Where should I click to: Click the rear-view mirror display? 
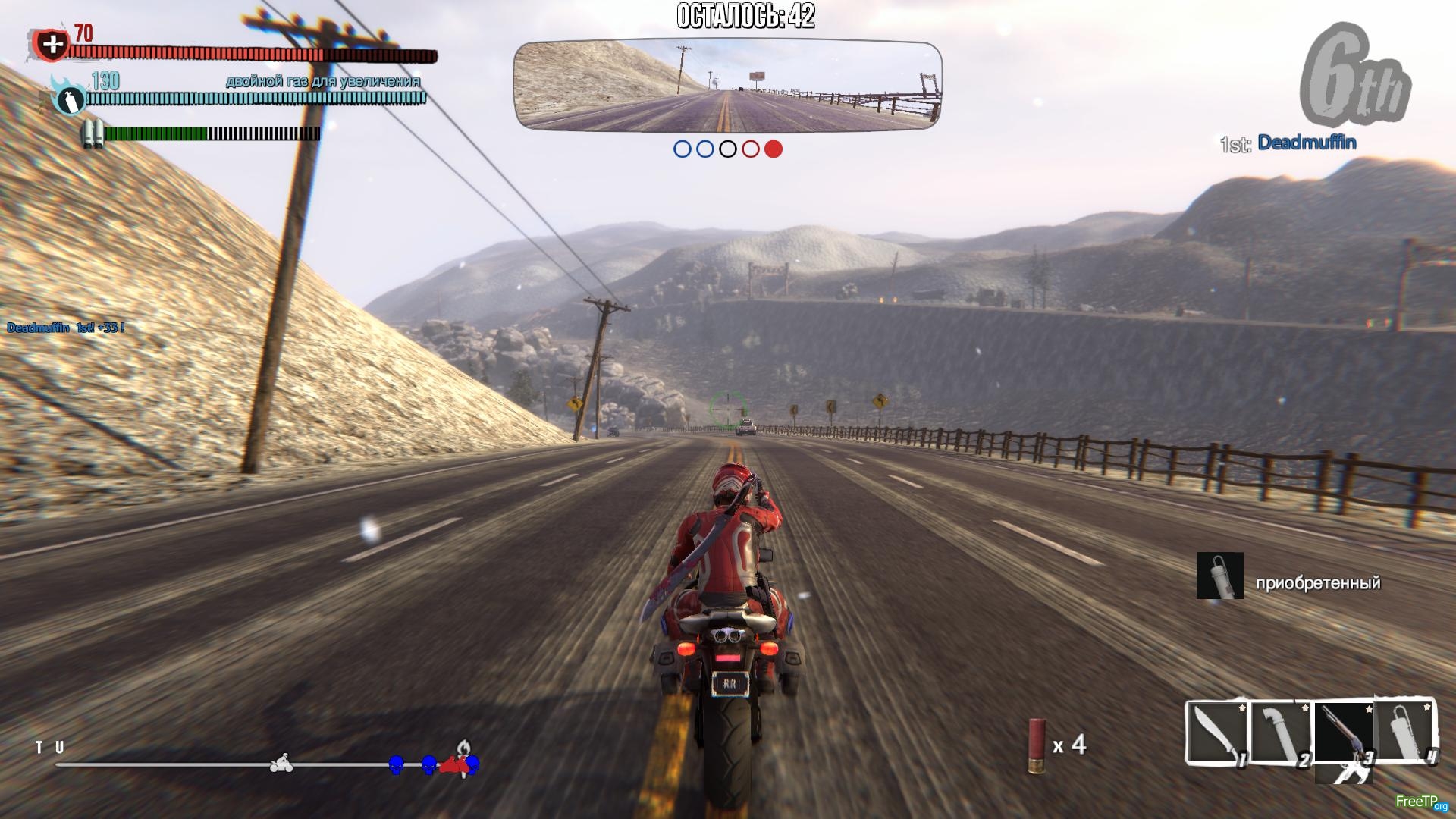(728, 85)
